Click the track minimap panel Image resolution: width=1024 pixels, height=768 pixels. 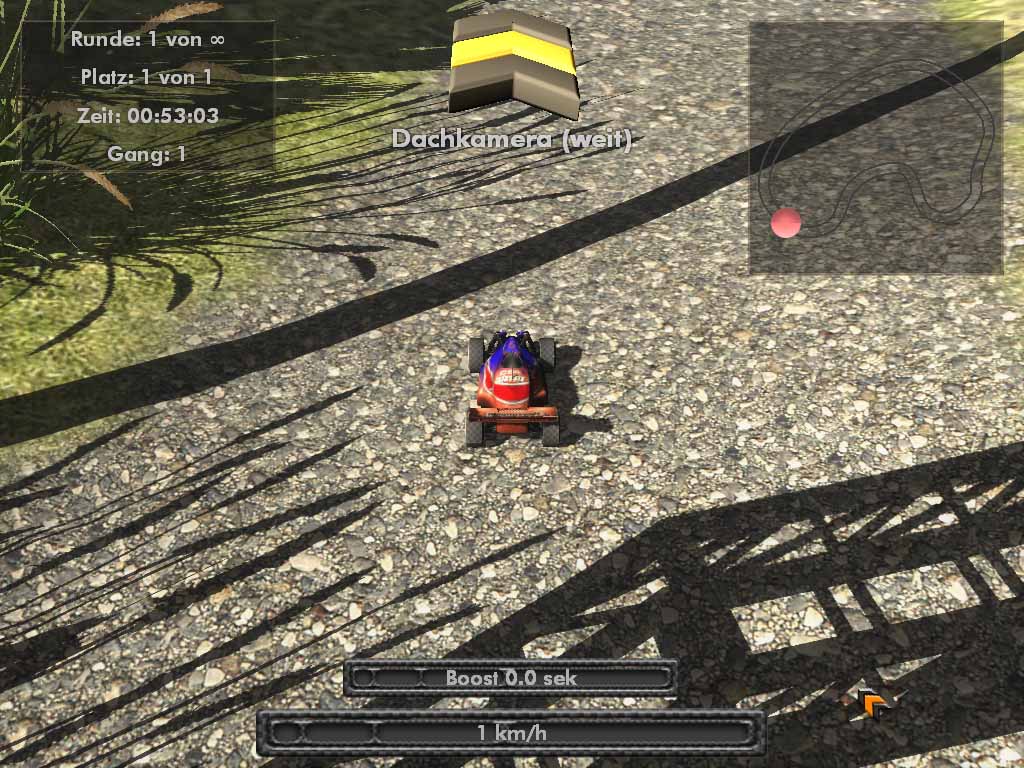coord(876,147)
